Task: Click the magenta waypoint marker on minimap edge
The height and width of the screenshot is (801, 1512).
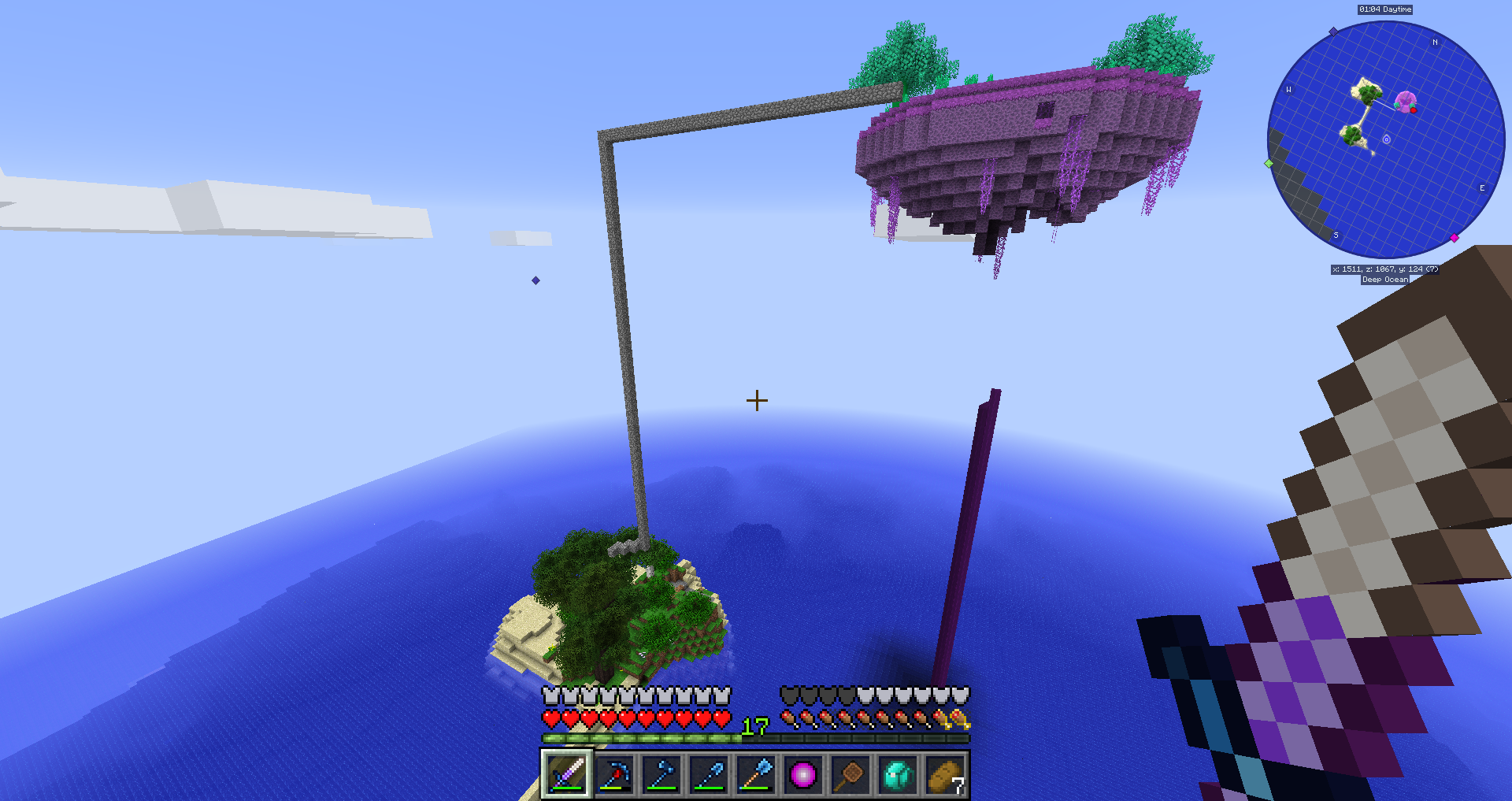Action: click(x=1454, y=237)
